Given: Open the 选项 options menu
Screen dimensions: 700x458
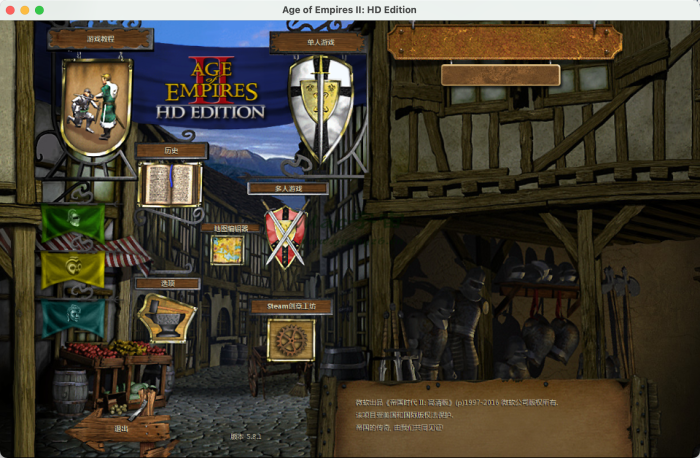Looking at the screenshot, I should [x=167, y=283].
